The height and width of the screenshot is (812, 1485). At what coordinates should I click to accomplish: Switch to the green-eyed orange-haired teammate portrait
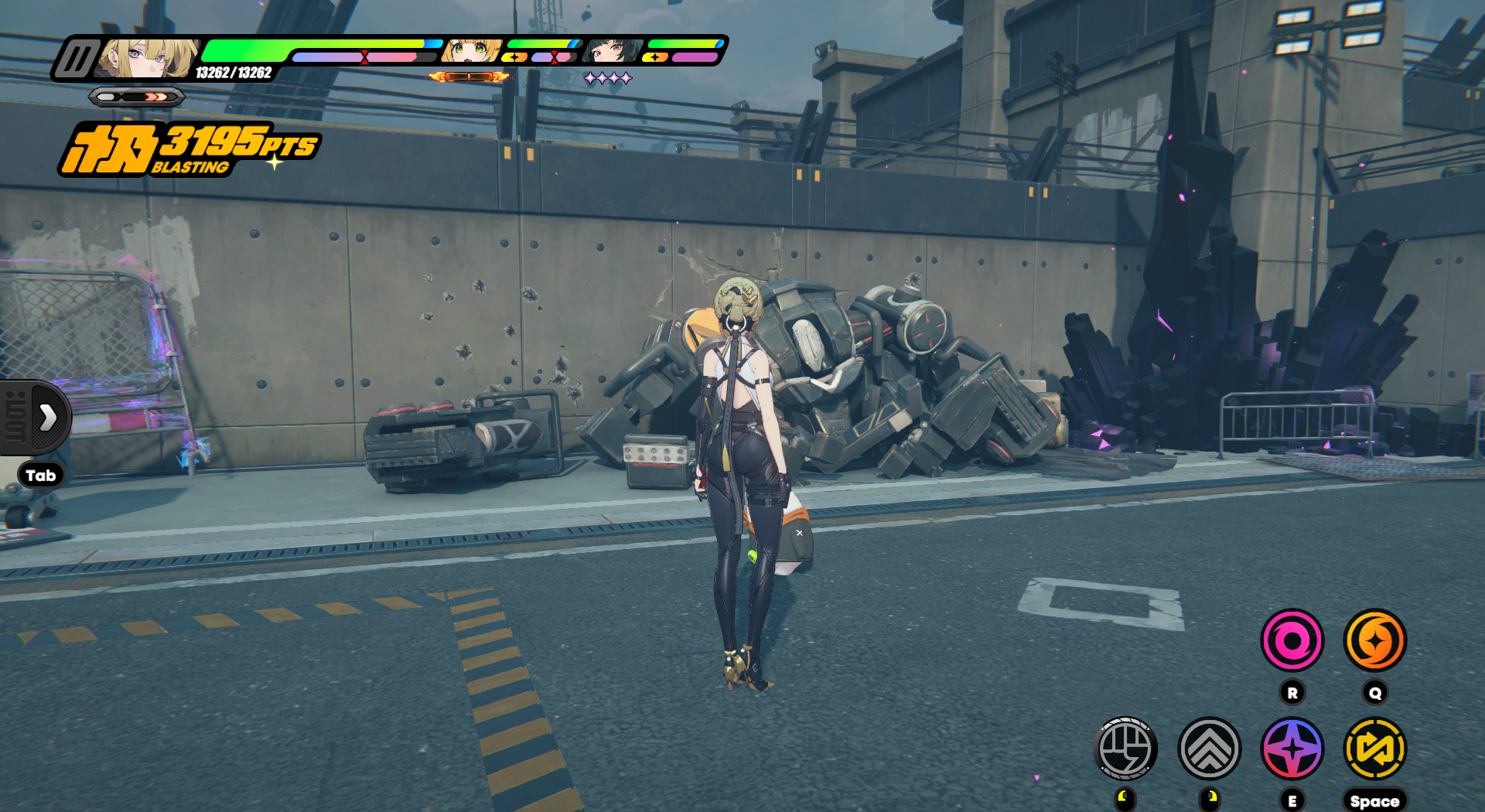click(x=471, y=51)
